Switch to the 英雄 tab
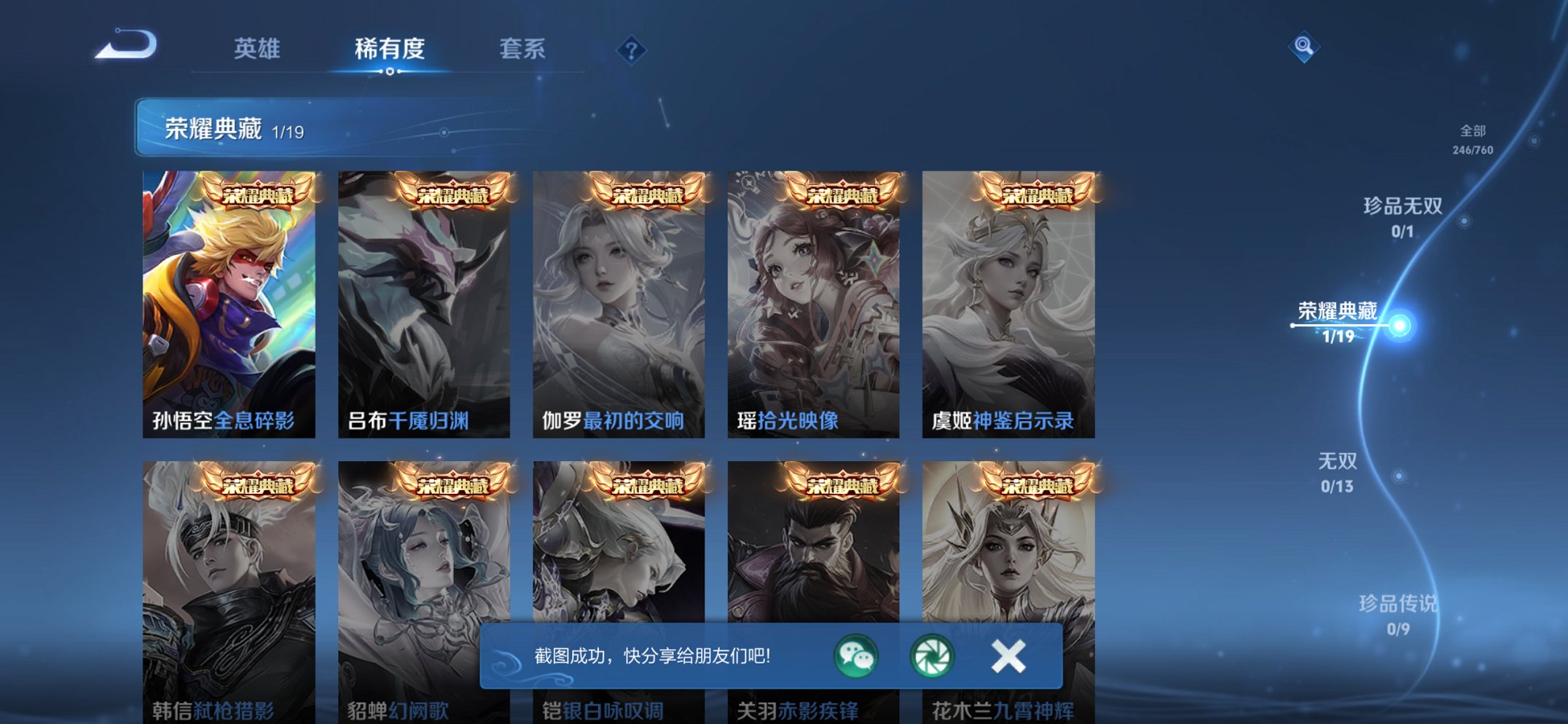The height and width of the screenshot is (724, 1568). click(258, 50)
